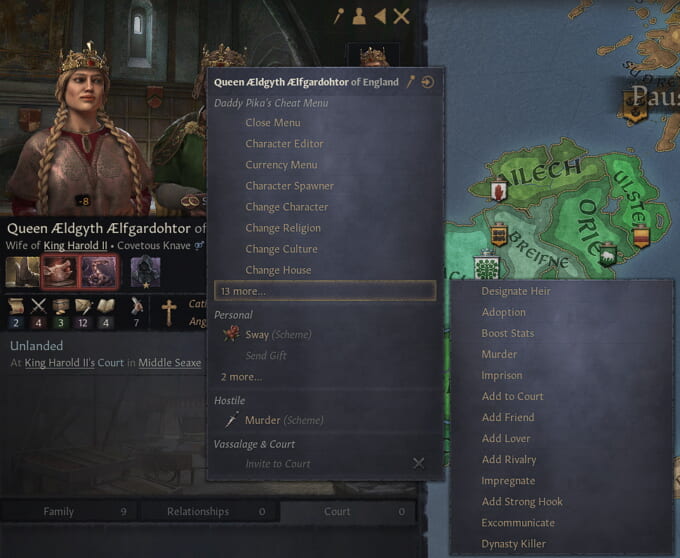680x558 pixels.
Task: Choose Imprison in the submenu
Action: pos(502,375)
